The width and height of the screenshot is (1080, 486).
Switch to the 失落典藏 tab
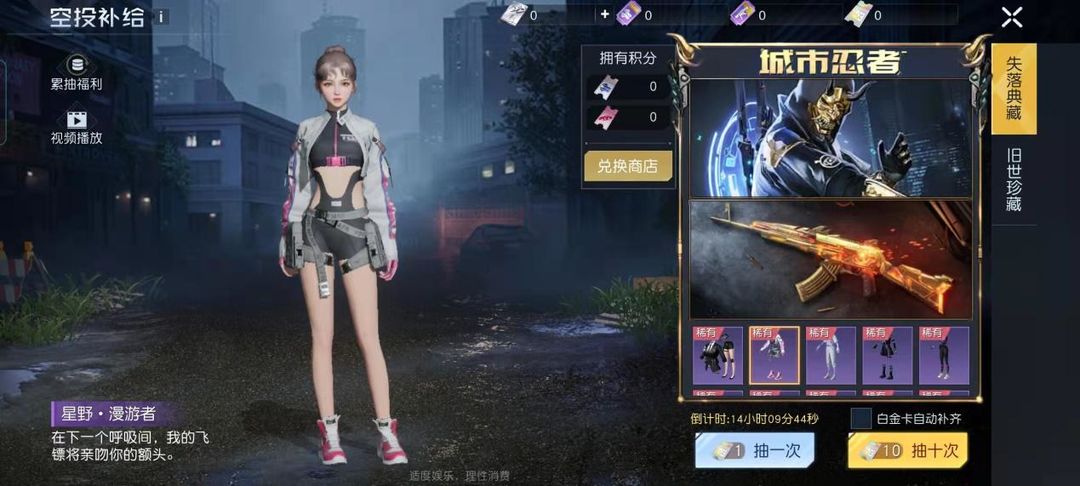[1013, 89]
